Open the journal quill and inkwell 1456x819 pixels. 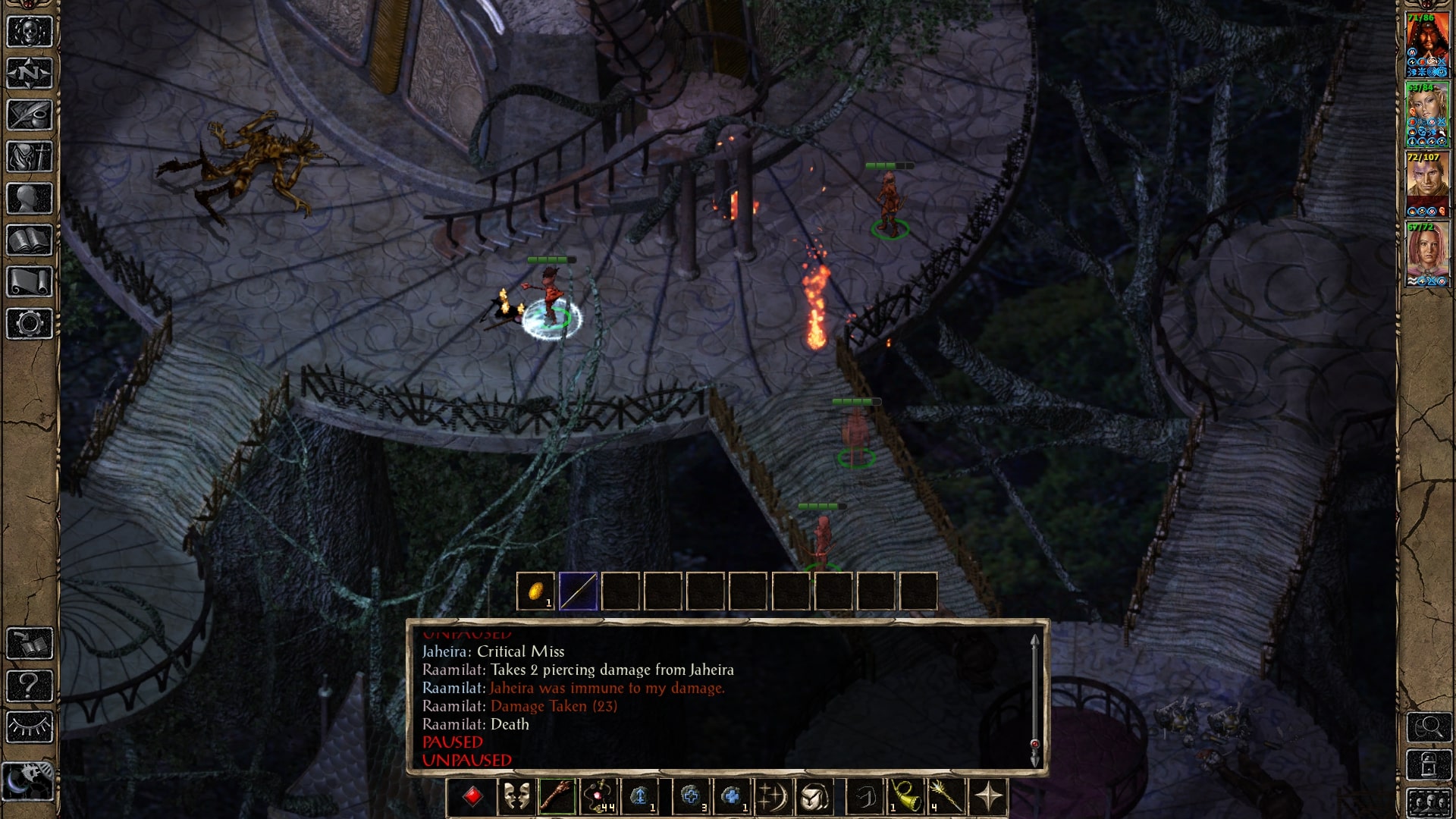[x=30, y=115]
